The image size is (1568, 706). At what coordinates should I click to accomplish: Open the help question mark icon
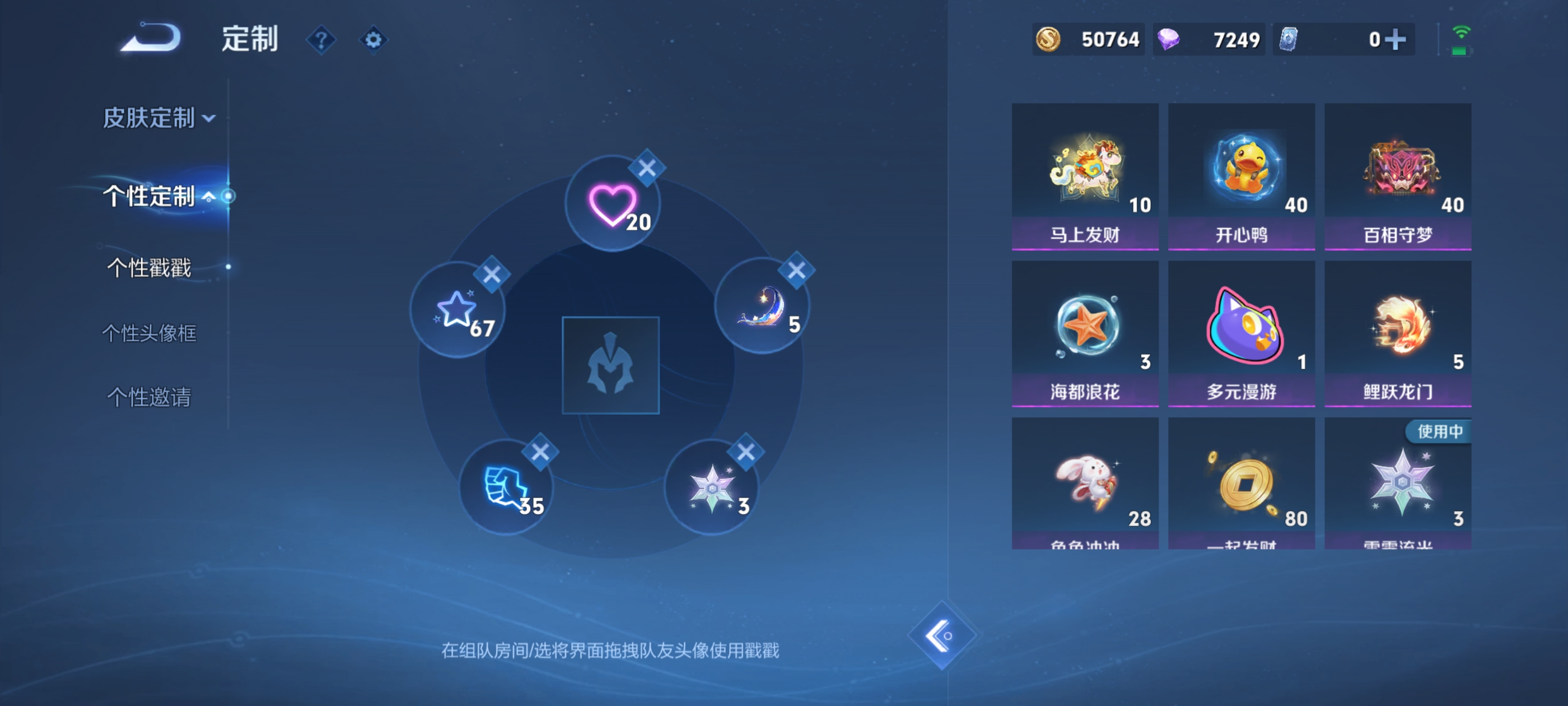click(322, 39)
